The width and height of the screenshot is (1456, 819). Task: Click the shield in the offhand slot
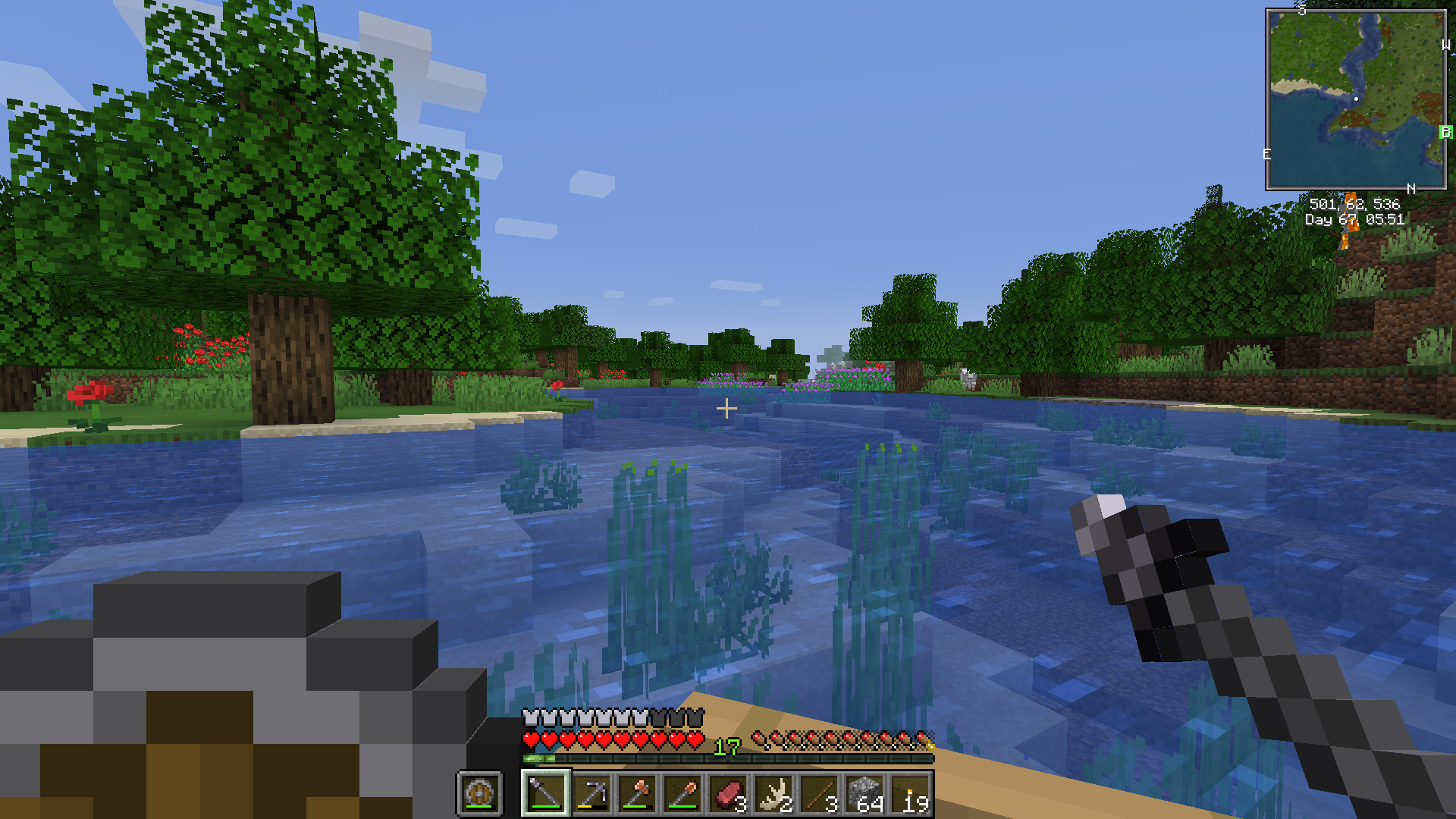point(479,794)
